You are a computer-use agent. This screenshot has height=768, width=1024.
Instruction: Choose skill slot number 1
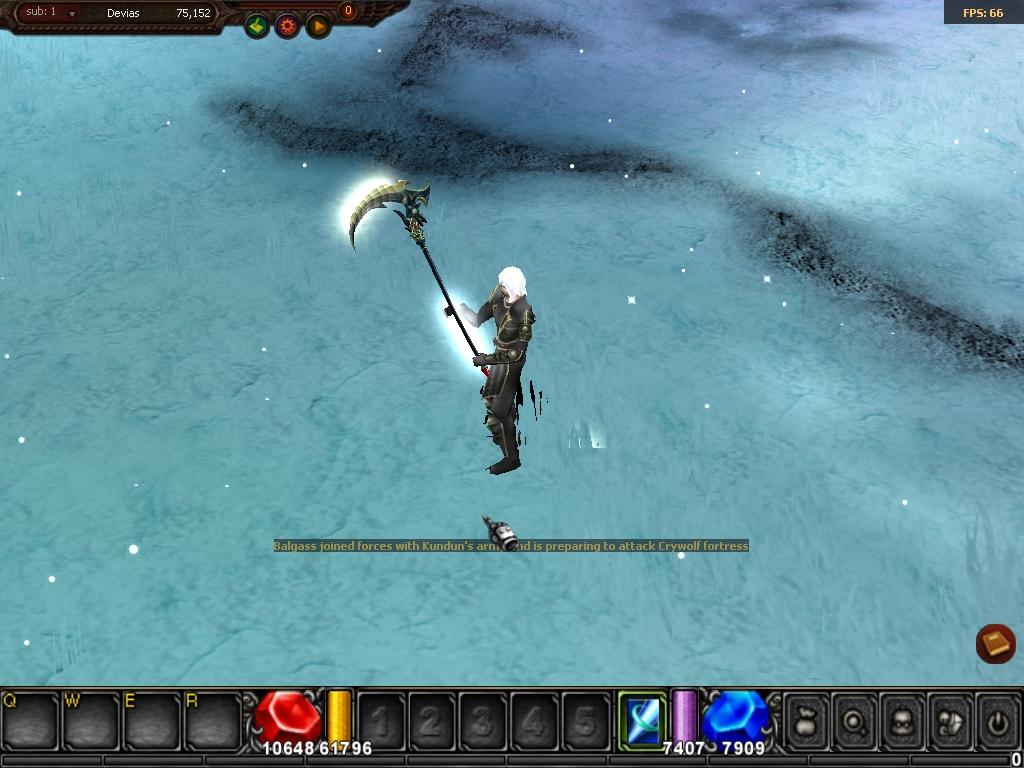381,721
